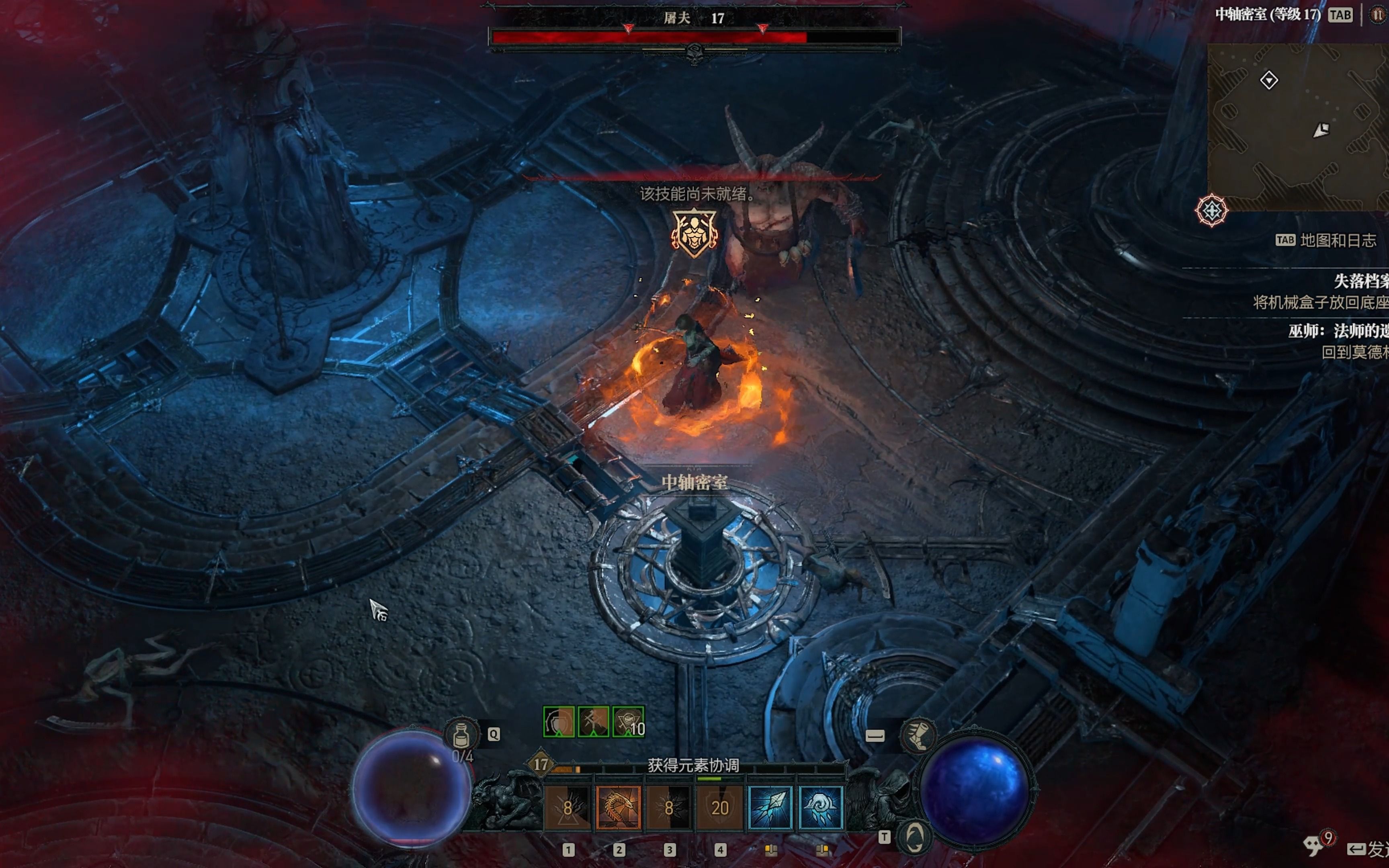Inspect the buff icon showing 10 stacks
The image size is (1389, 868).
point(629,722)
